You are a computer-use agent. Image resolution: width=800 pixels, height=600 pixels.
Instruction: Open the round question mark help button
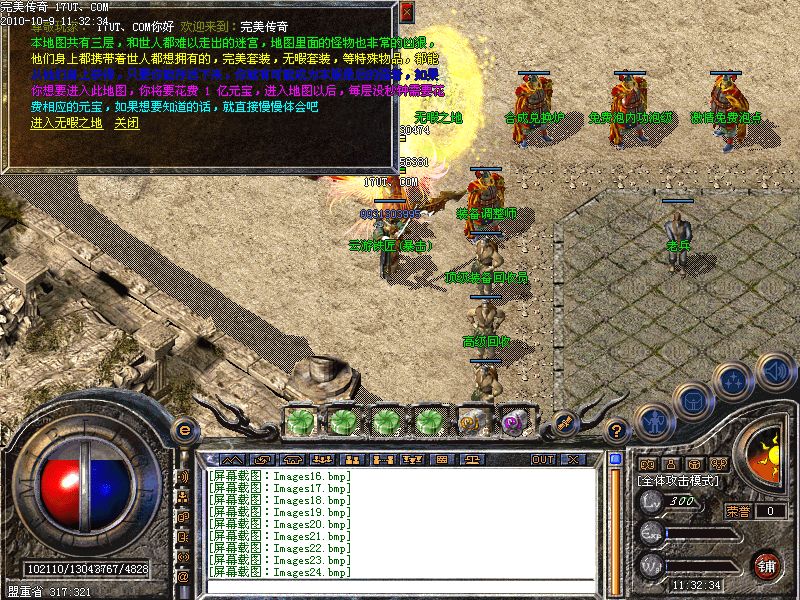pyautogui.click(x=617, y=430)
